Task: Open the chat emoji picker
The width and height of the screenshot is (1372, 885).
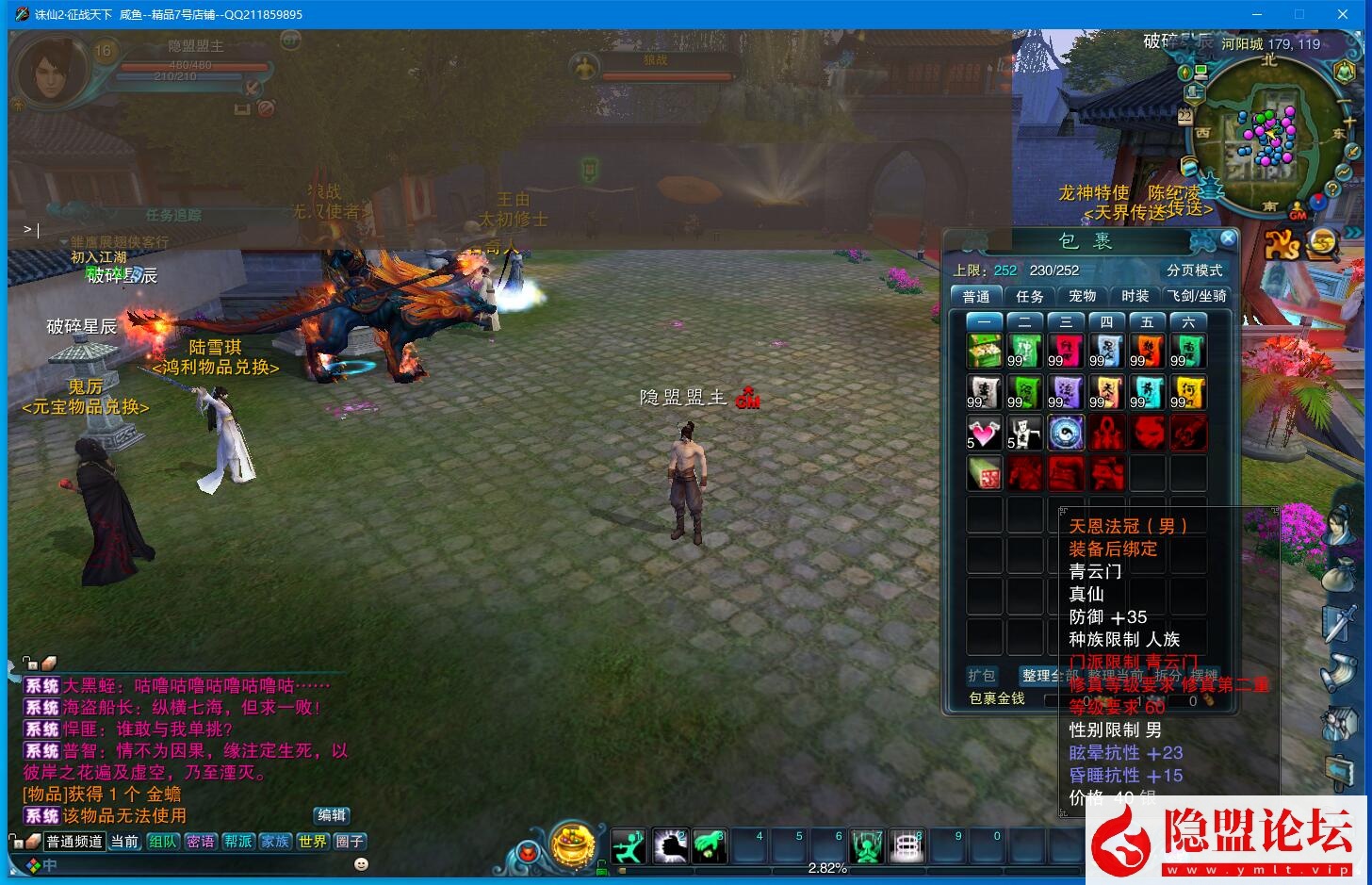Action: click(361, 863)
